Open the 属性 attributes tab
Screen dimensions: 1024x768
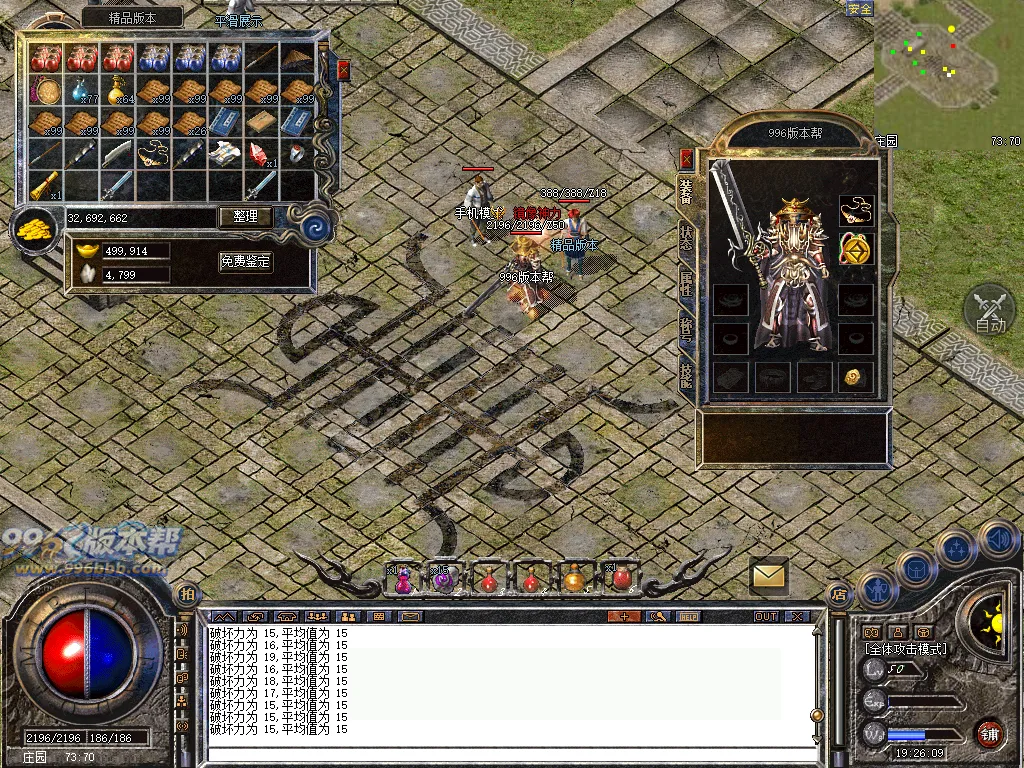click(x=686, y=282)
